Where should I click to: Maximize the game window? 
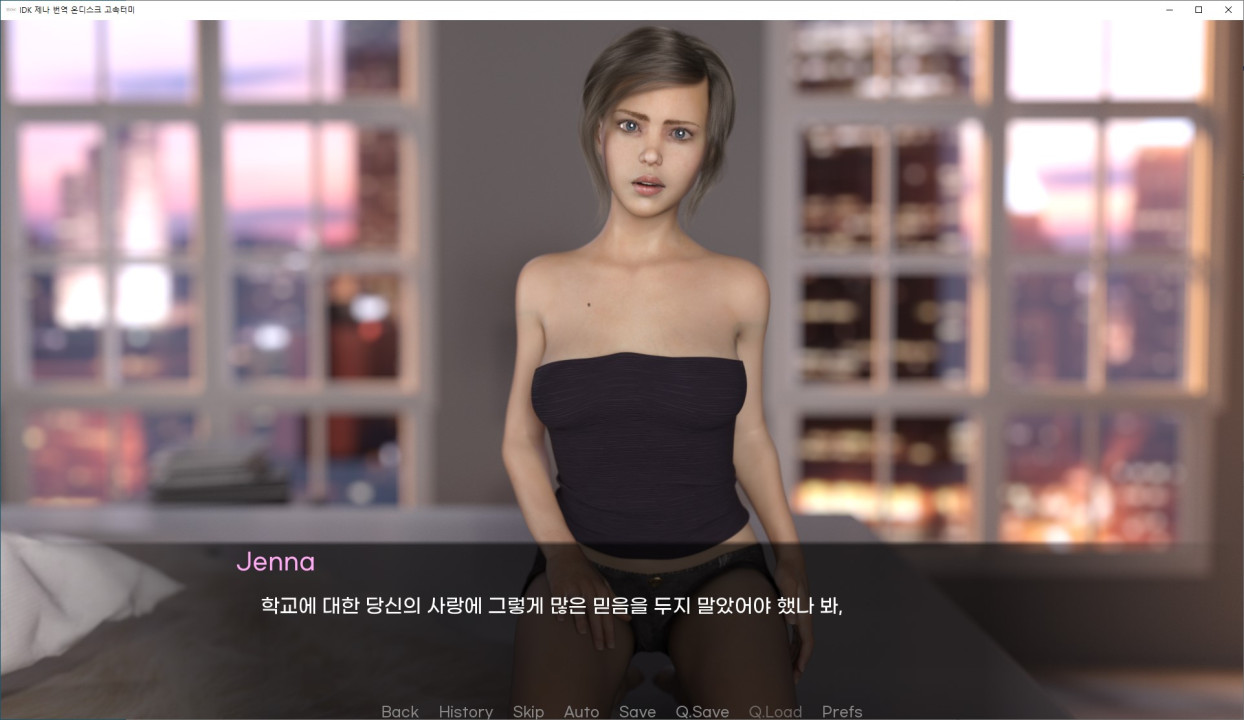click(x=1198, y=9)
